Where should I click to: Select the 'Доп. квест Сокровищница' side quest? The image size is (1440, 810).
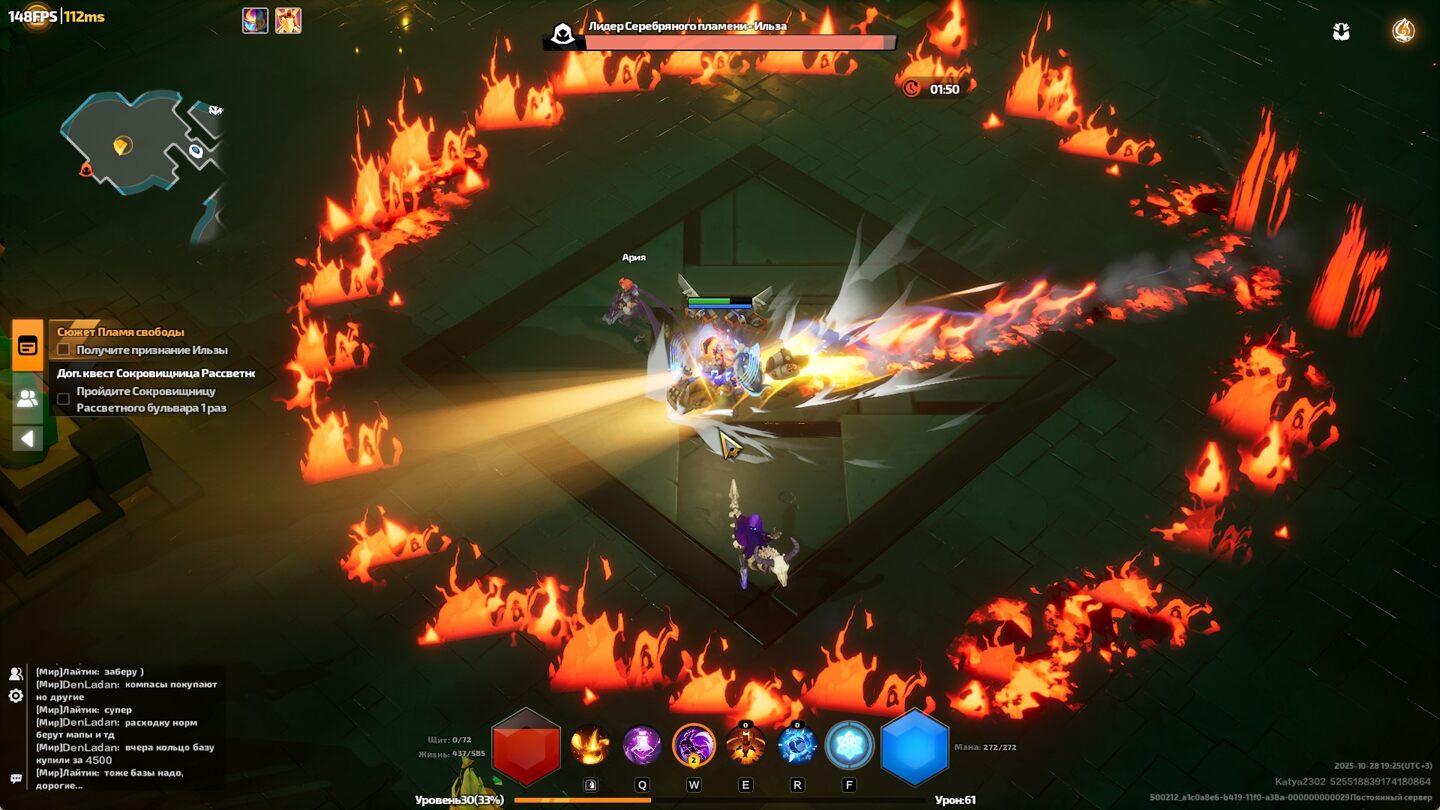156,373
